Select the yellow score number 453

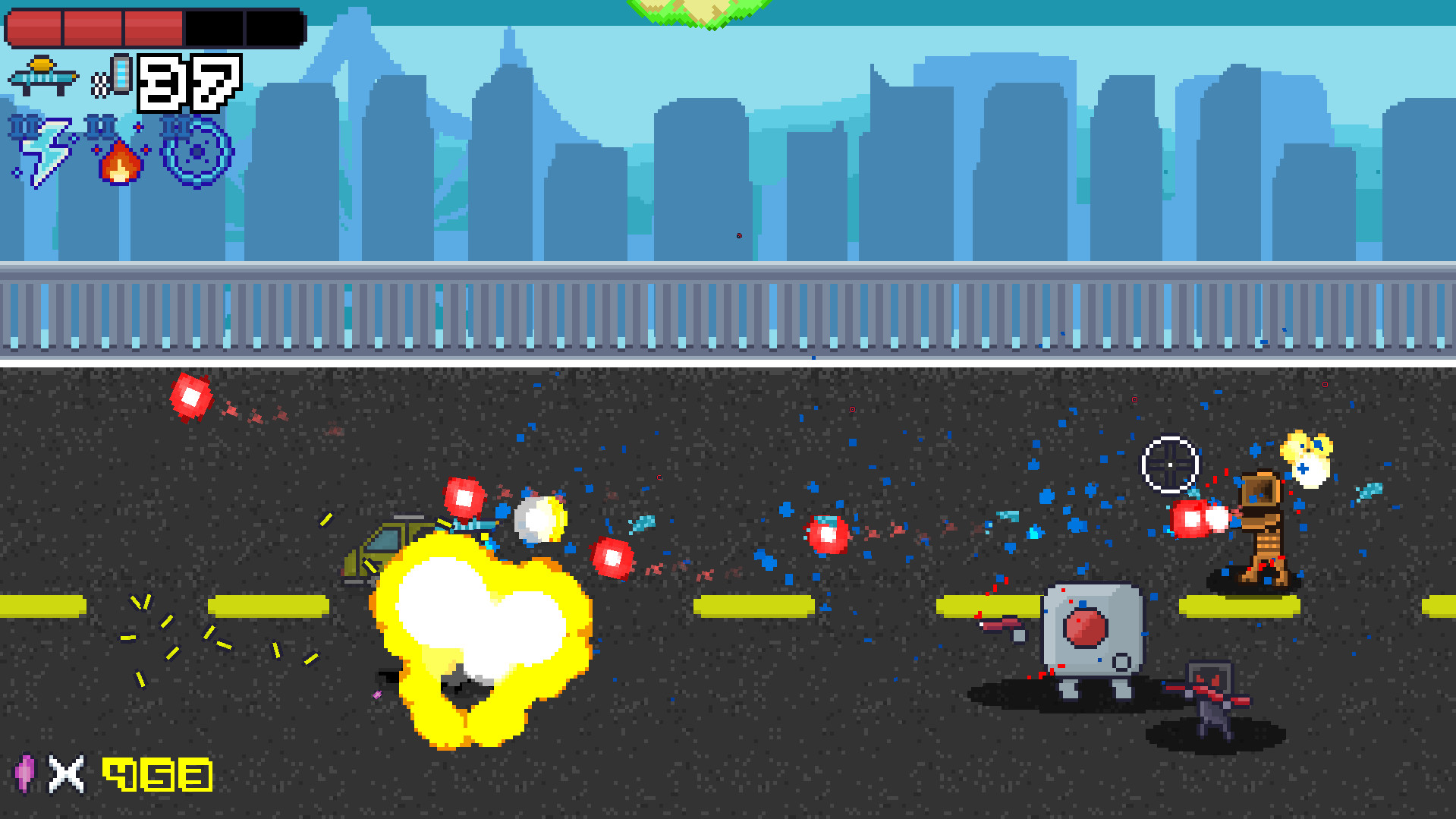pyautogui.click(x=157, y=776)
